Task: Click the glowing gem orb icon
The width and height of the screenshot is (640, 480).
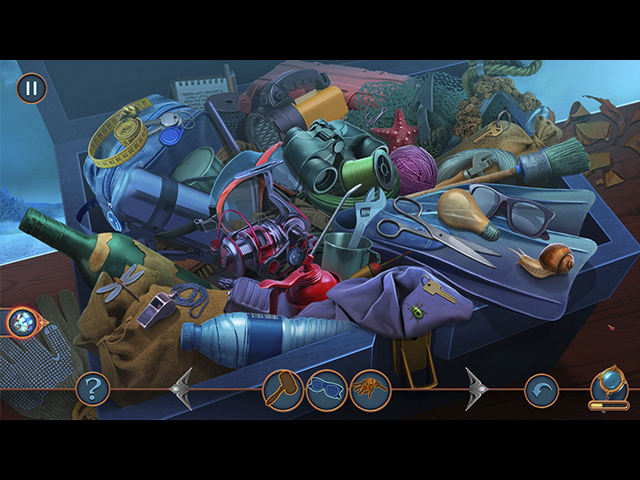Action: point(22,322)
